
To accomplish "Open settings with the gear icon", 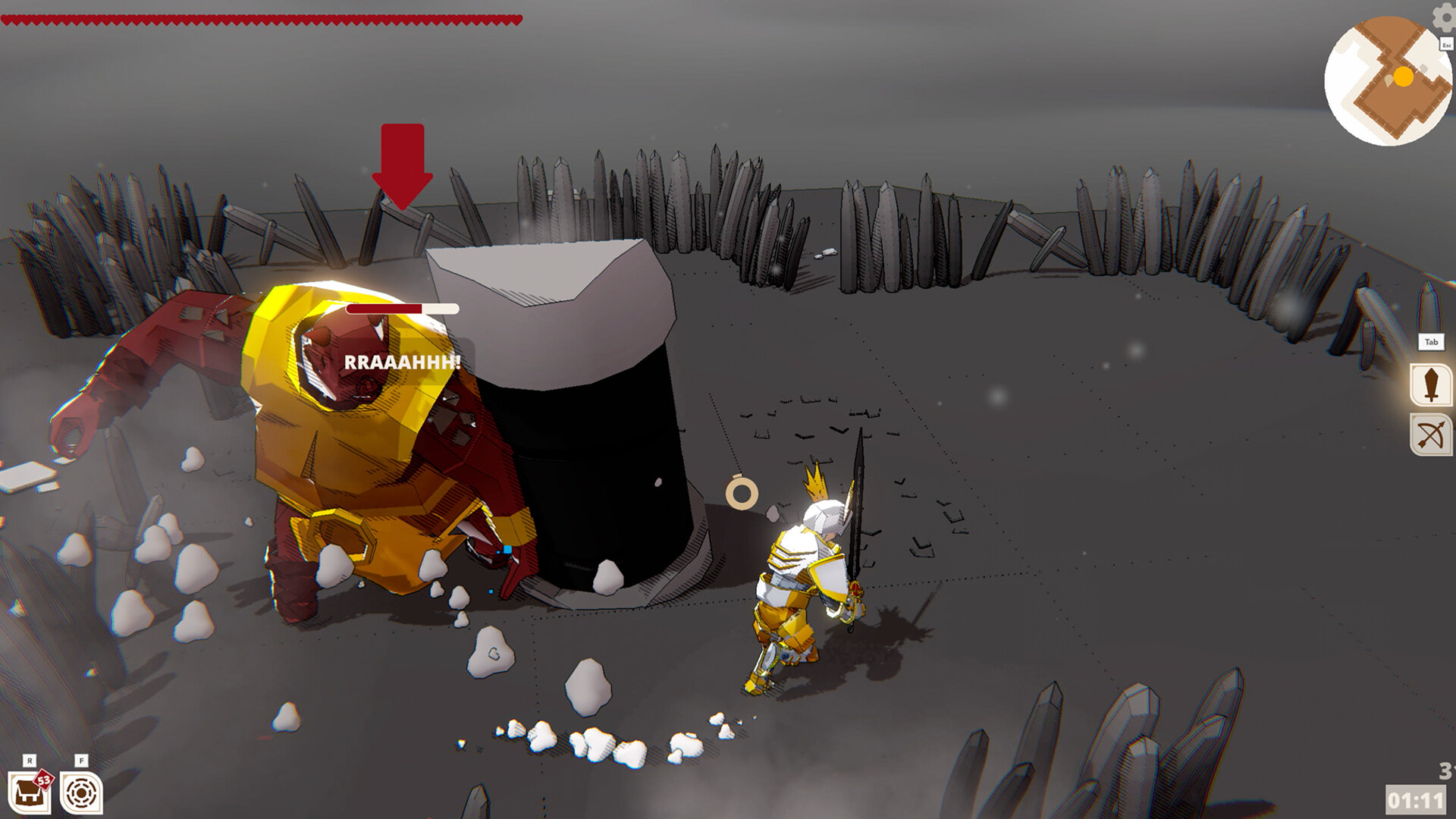I will pyautogui.click(x=1444, y=17).
